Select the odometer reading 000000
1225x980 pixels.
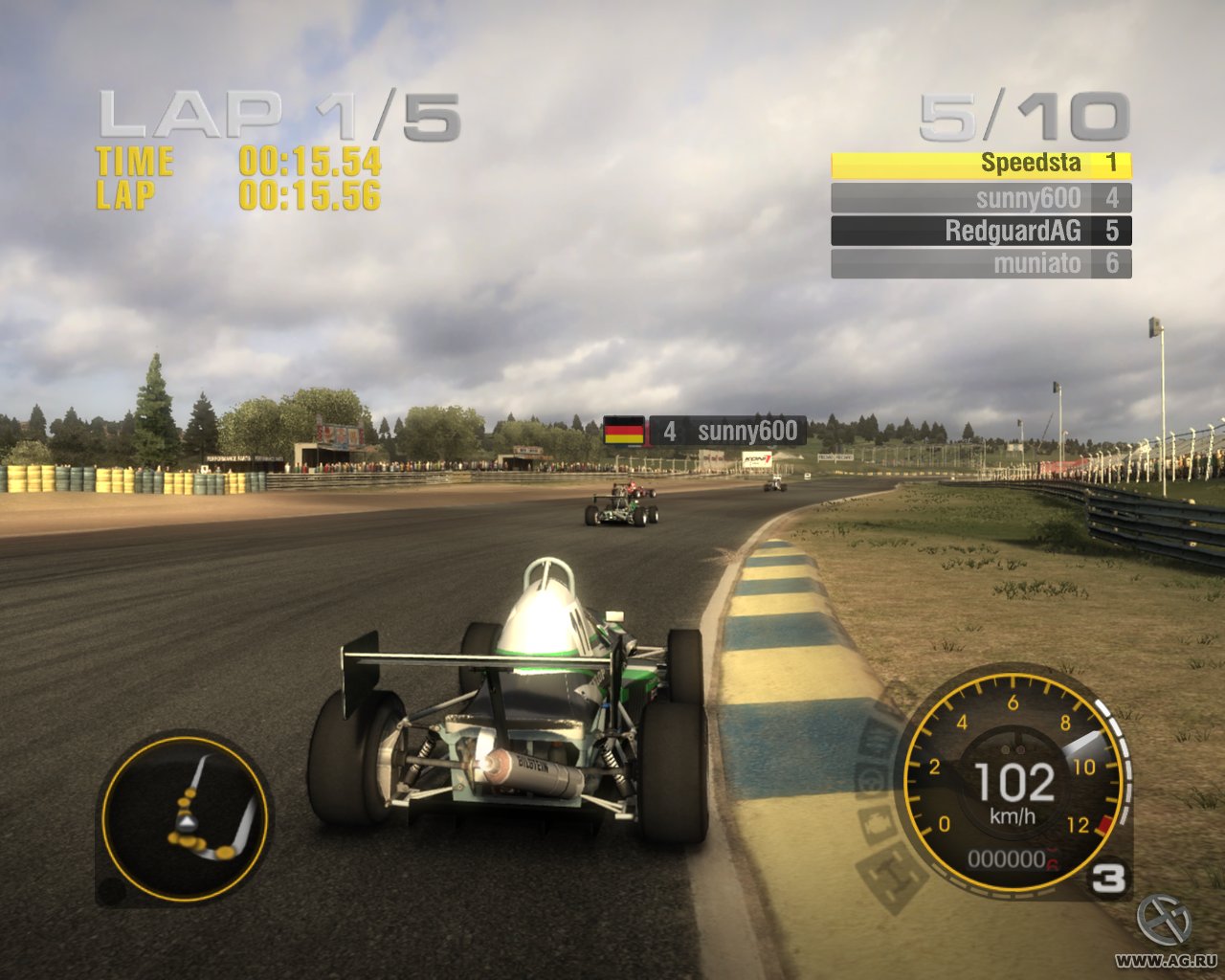(1005, 859)
